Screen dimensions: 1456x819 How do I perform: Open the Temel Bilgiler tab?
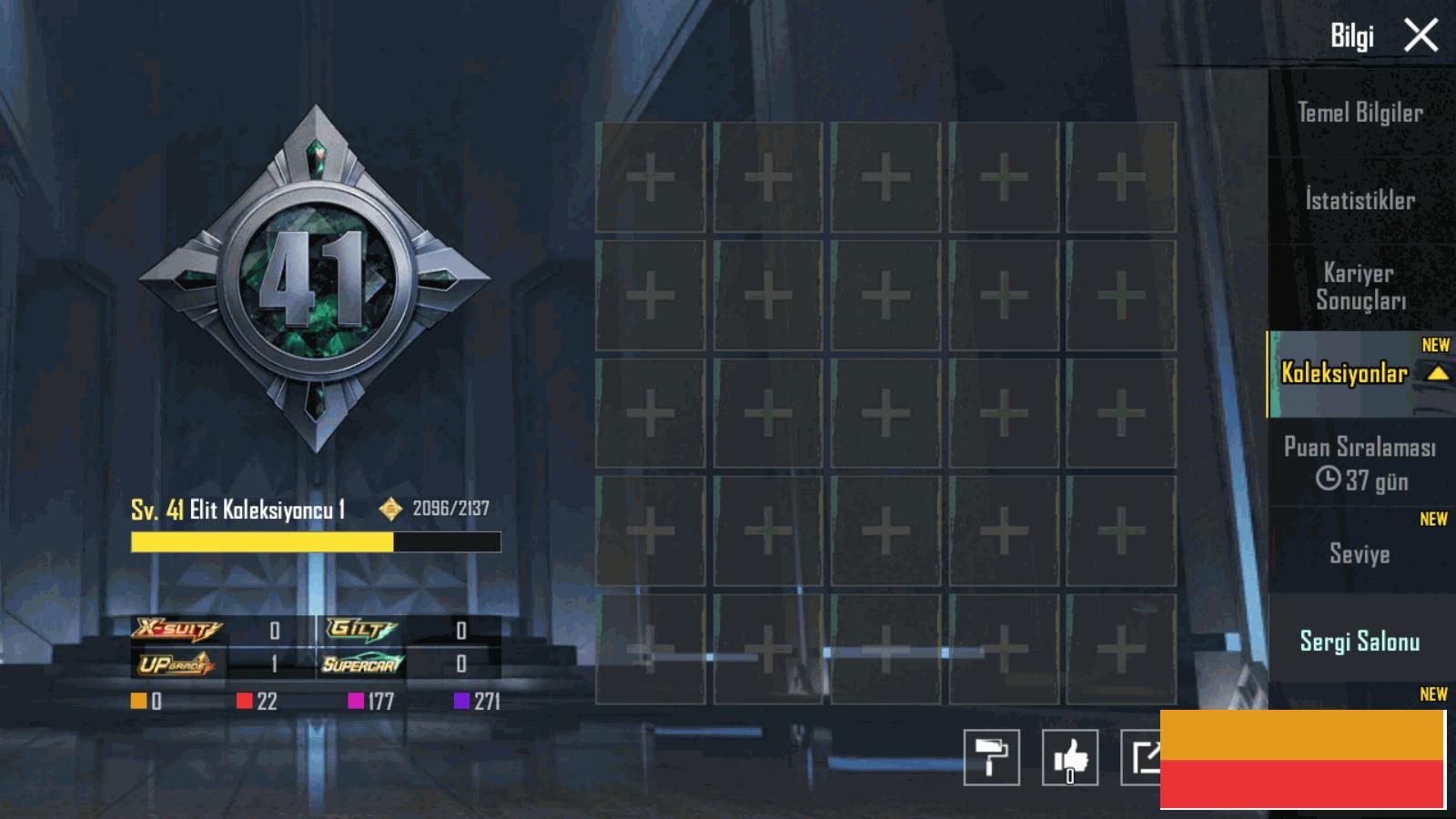coord(1360,113)
